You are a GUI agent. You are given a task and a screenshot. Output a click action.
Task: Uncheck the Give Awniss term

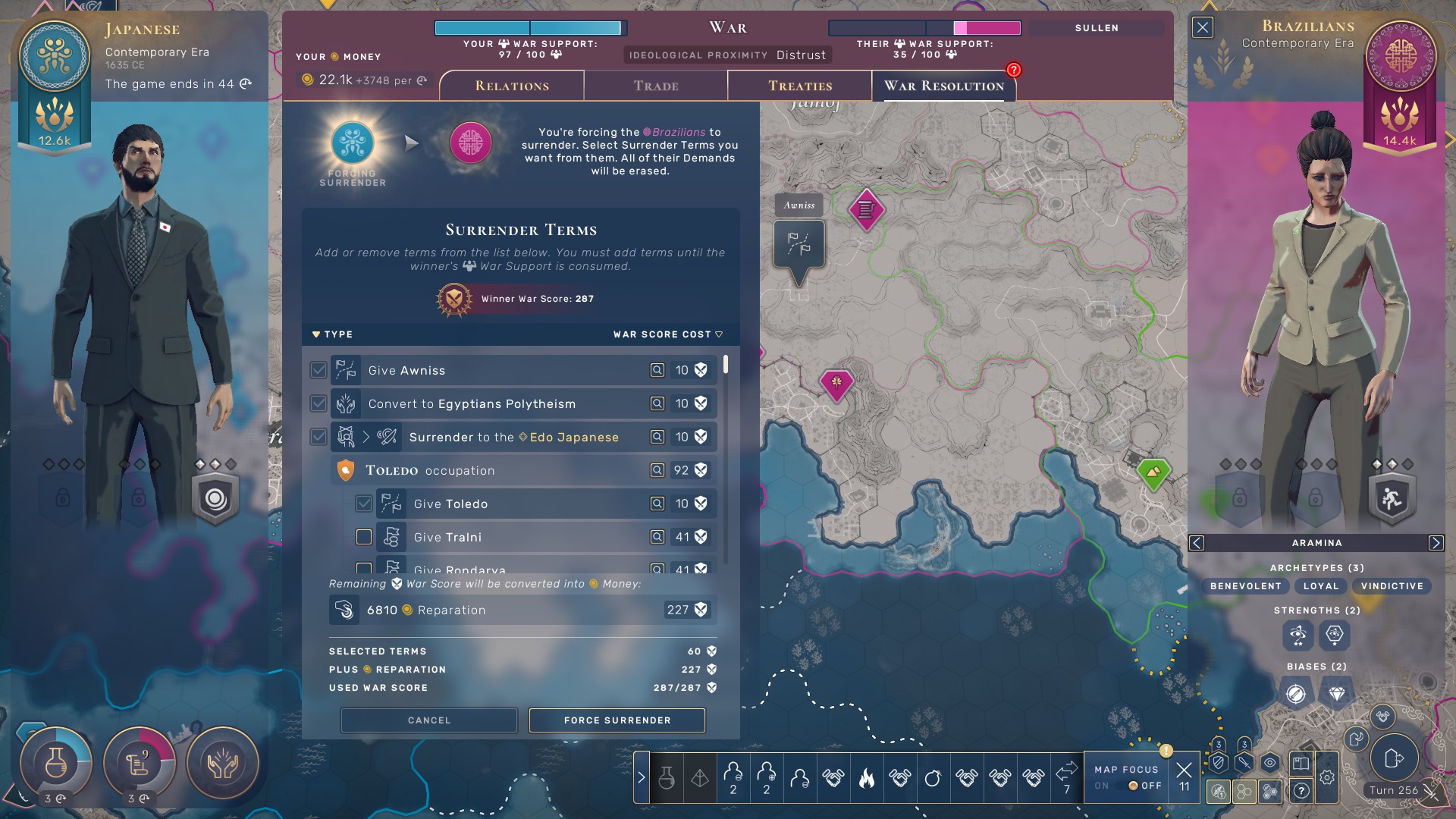318,370
